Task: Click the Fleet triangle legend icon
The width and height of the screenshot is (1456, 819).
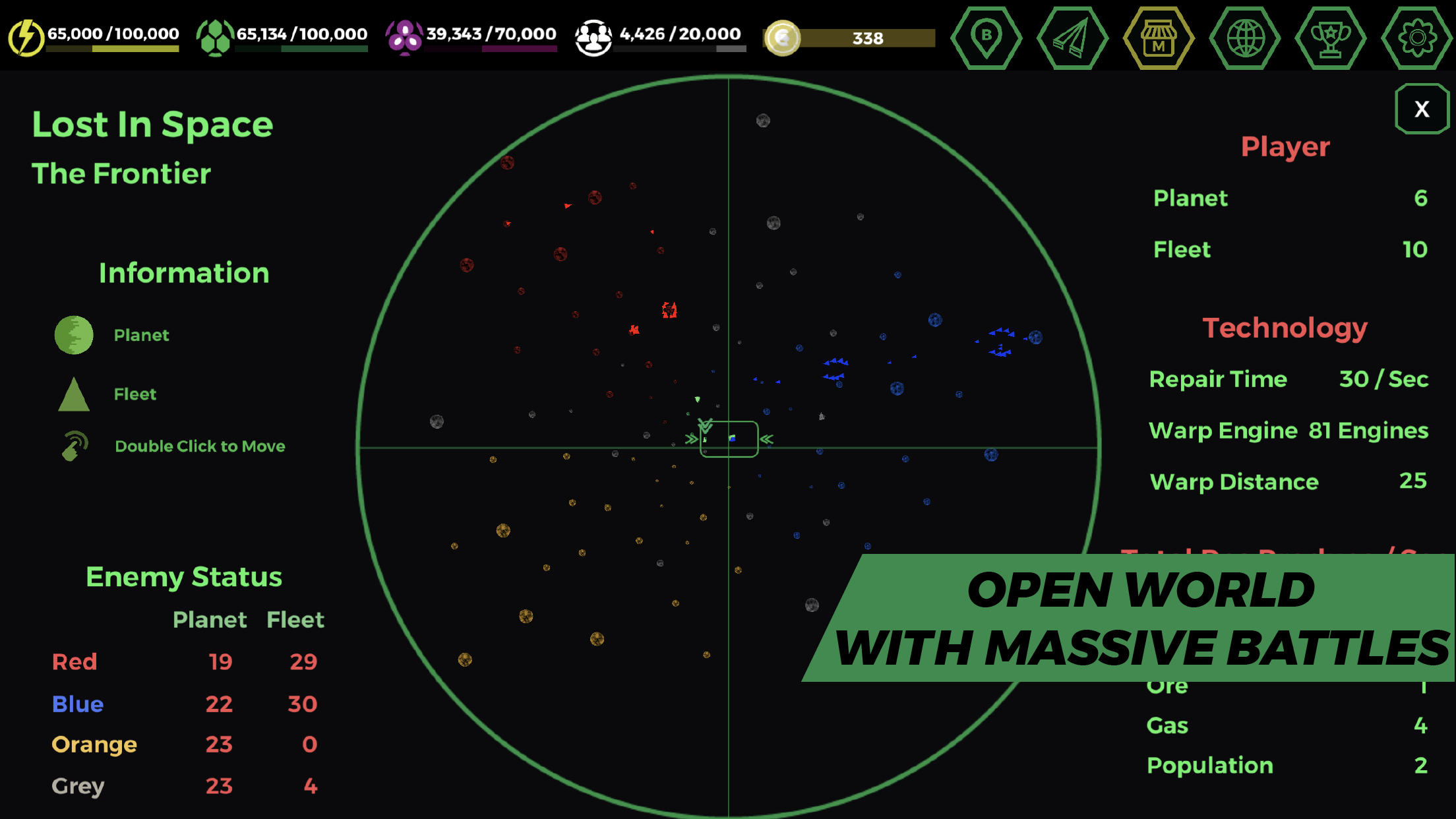Action: coord(73,394)
